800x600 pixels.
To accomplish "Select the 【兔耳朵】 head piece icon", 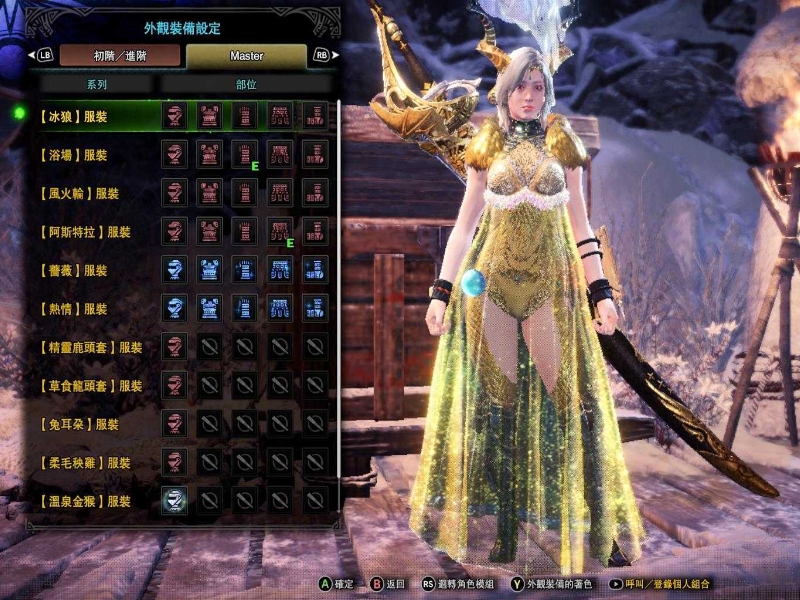I will click(175, 424).
